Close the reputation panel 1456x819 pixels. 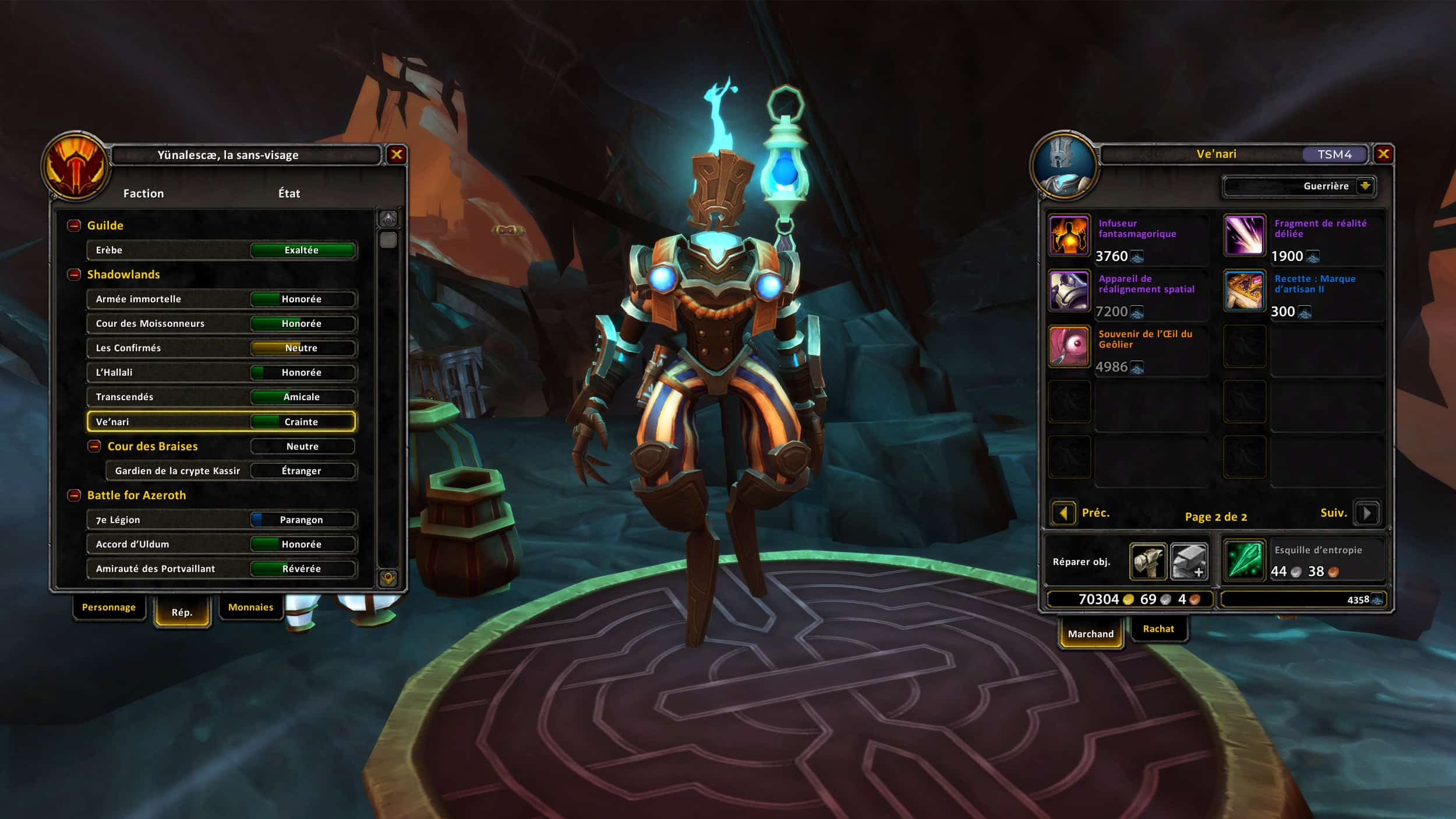tap(396, 154)
